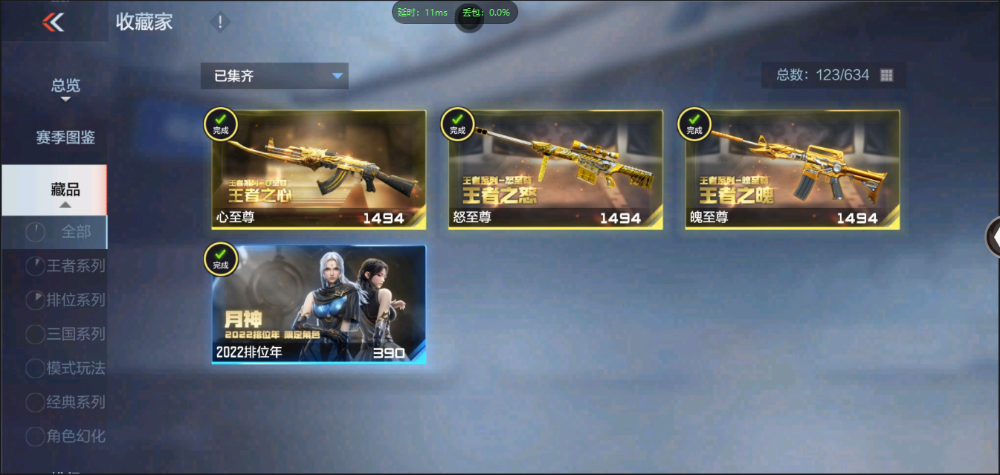Filter by 三国系列 category
This screenshot has width=1000, height=475.
click(75, 334)
